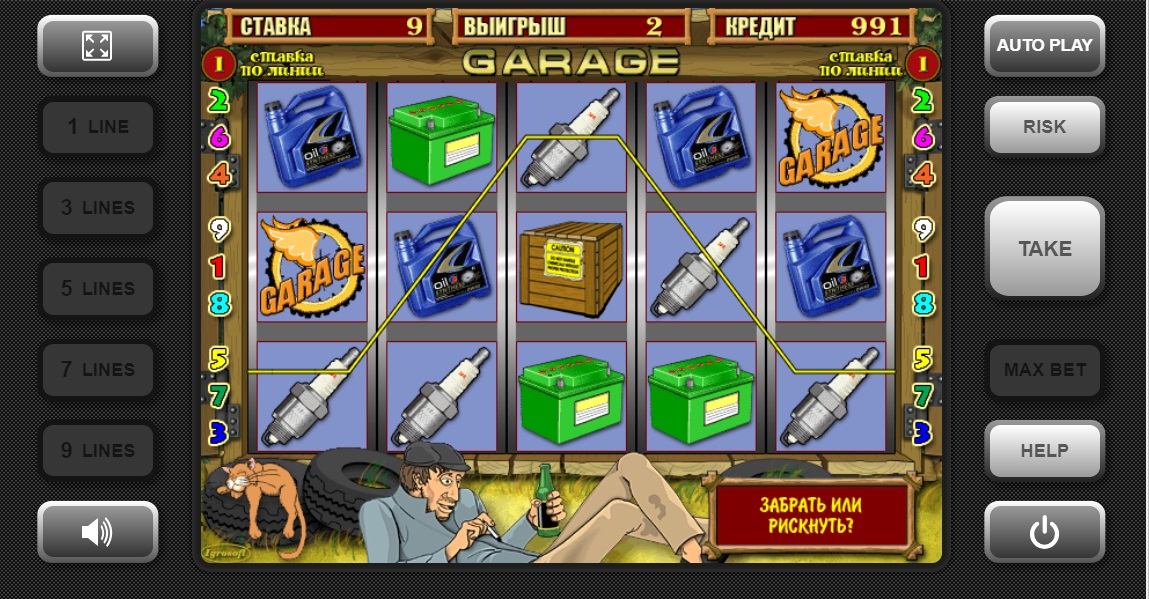Set play to 5 LINES
The width and height of the screenshot is (1149, 599).
[x=97, y=289]
